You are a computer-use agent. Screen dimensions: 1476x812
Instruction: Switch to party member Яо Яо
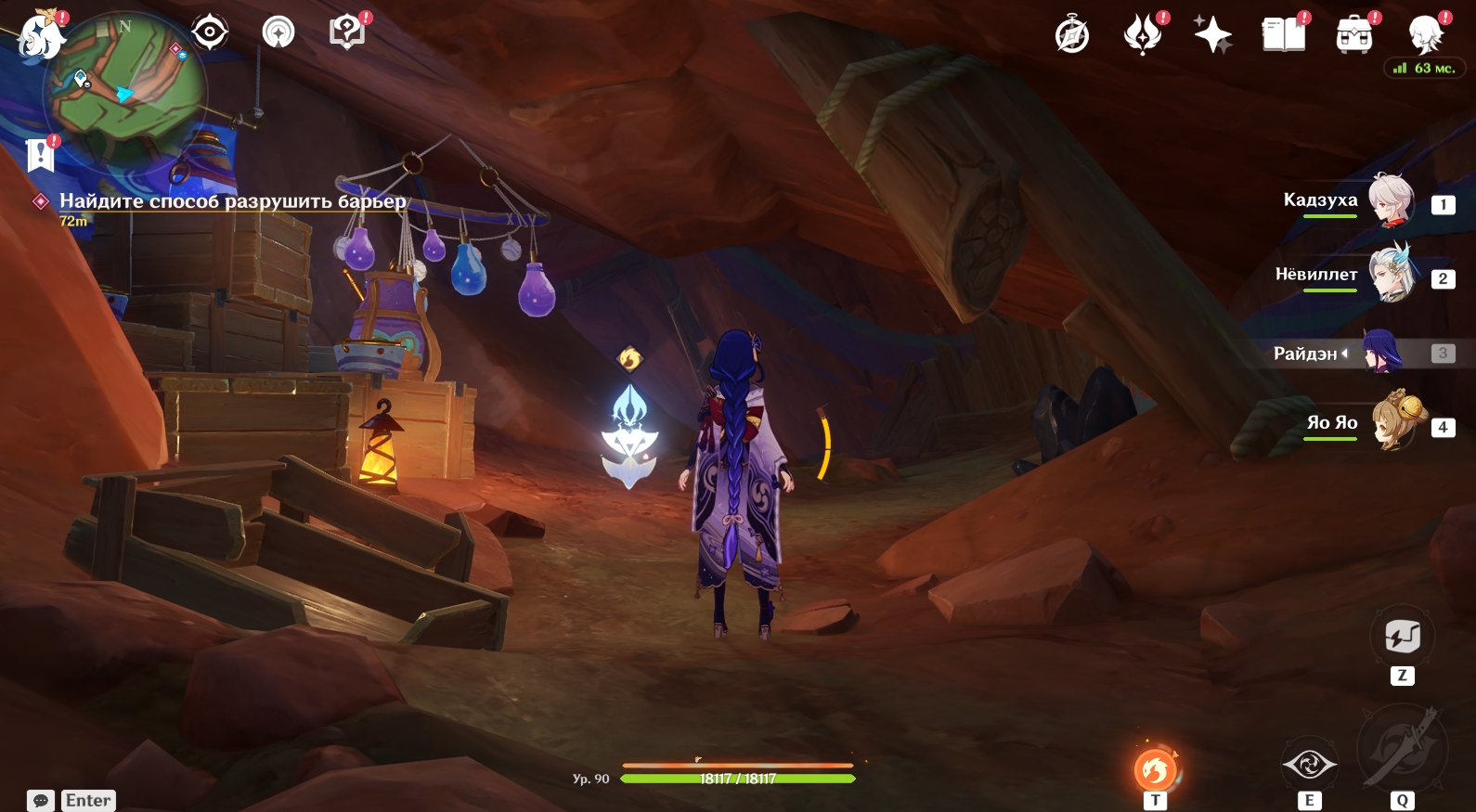point(1397,423)
